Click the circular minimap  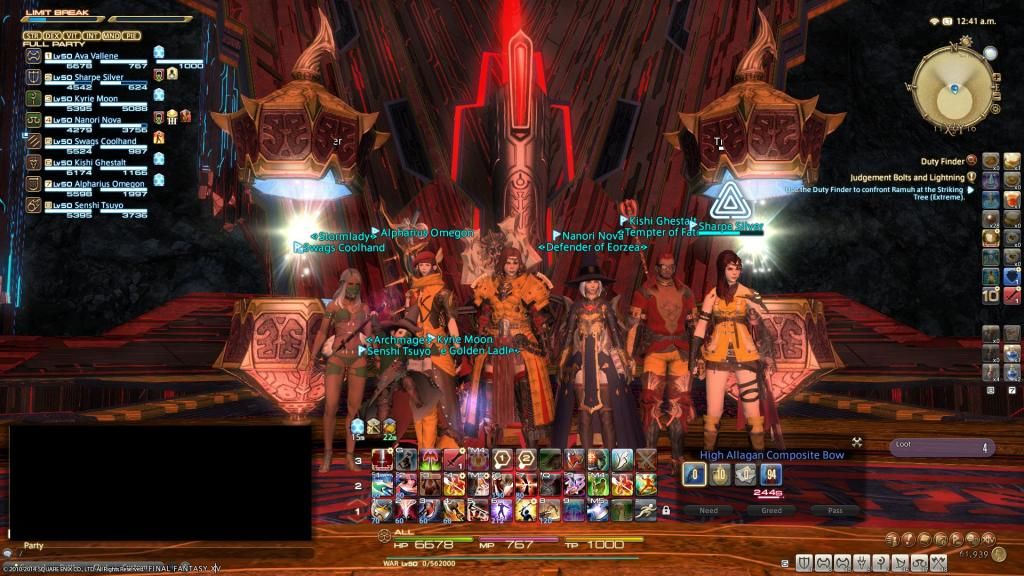pos(955,89)
